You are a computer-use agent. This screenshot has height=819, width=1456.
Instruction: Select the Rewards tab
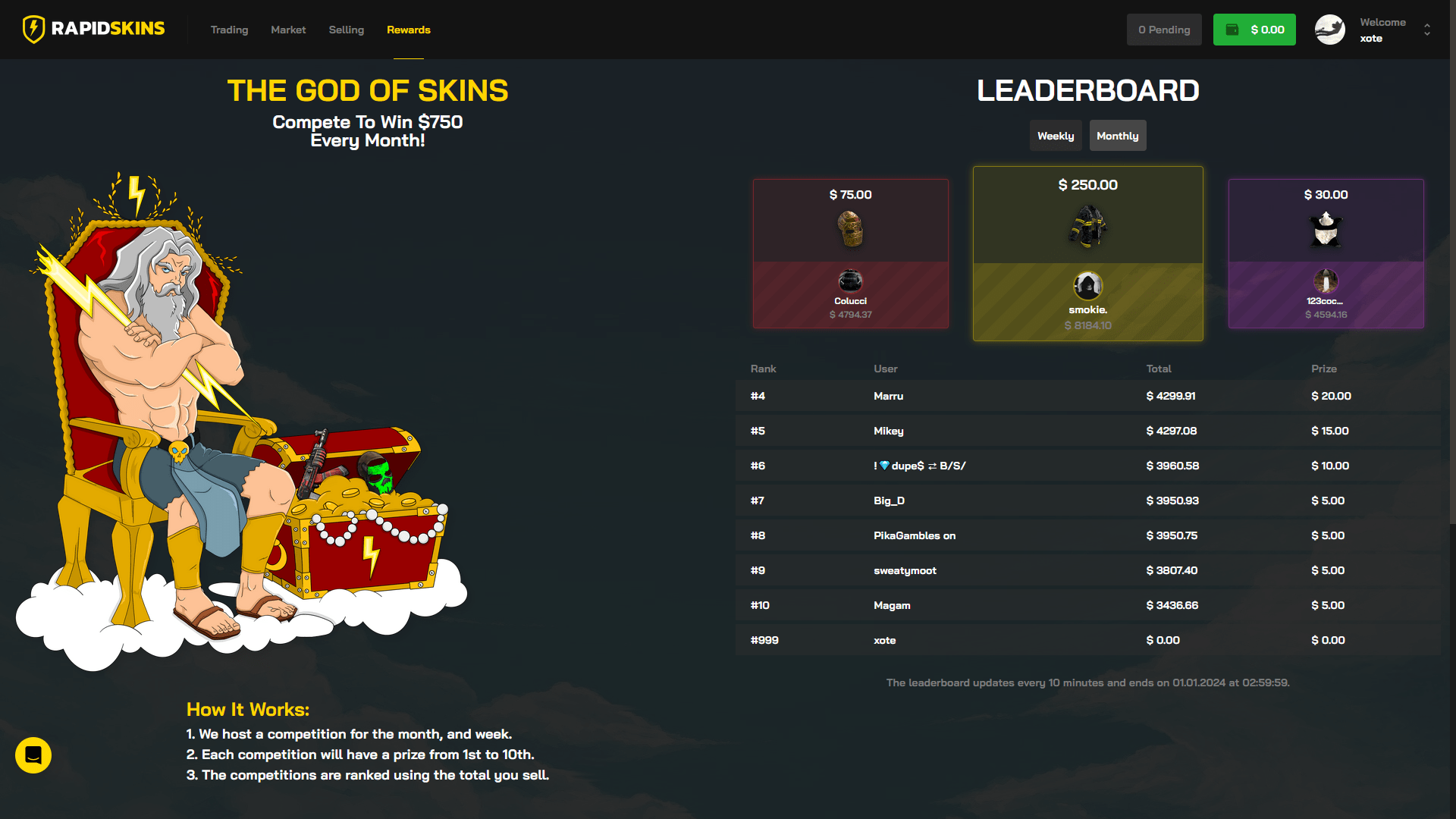[x=408, y=30]
